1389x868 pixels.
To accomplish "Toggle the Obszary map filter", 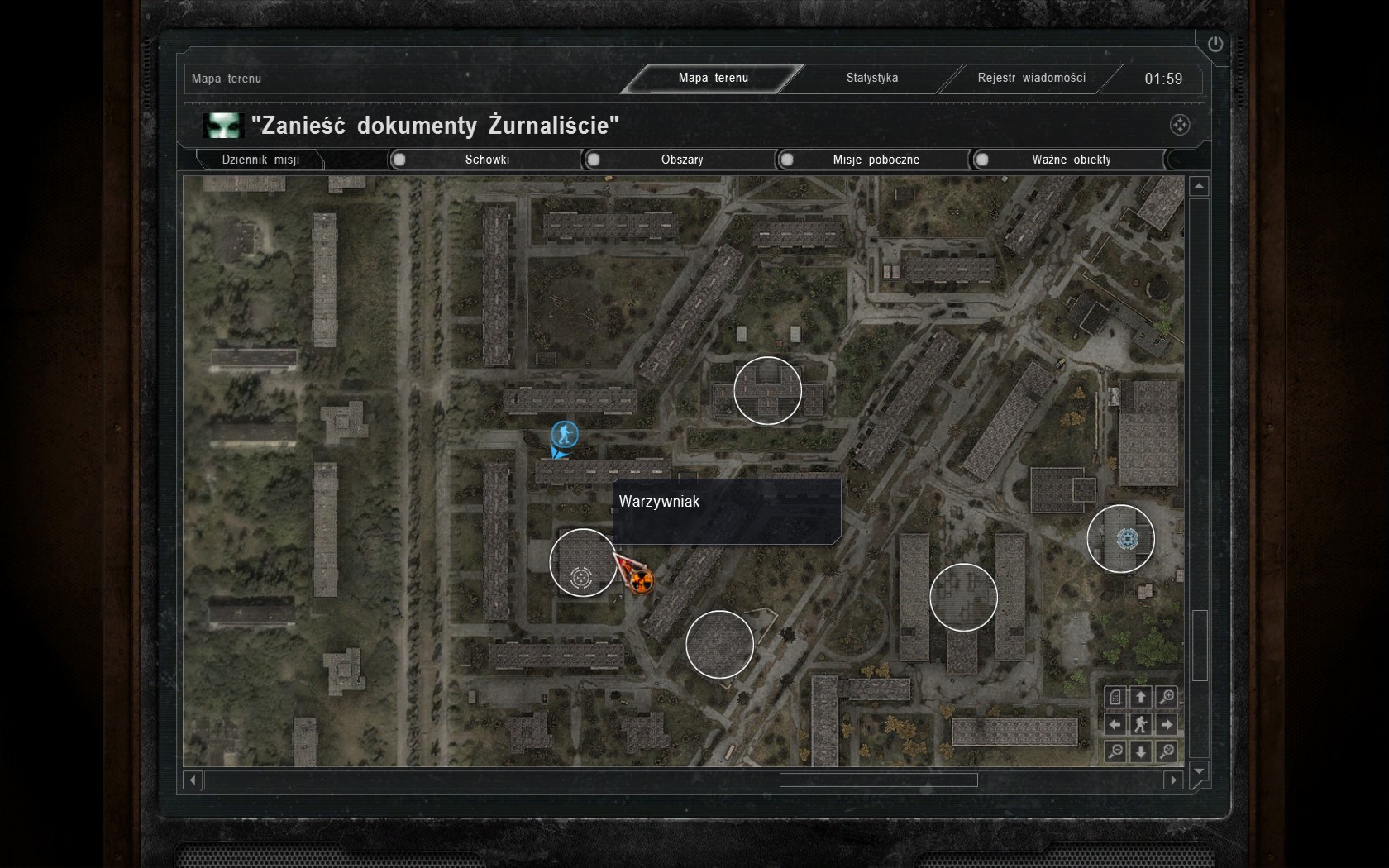I will [x=594, y=160].
